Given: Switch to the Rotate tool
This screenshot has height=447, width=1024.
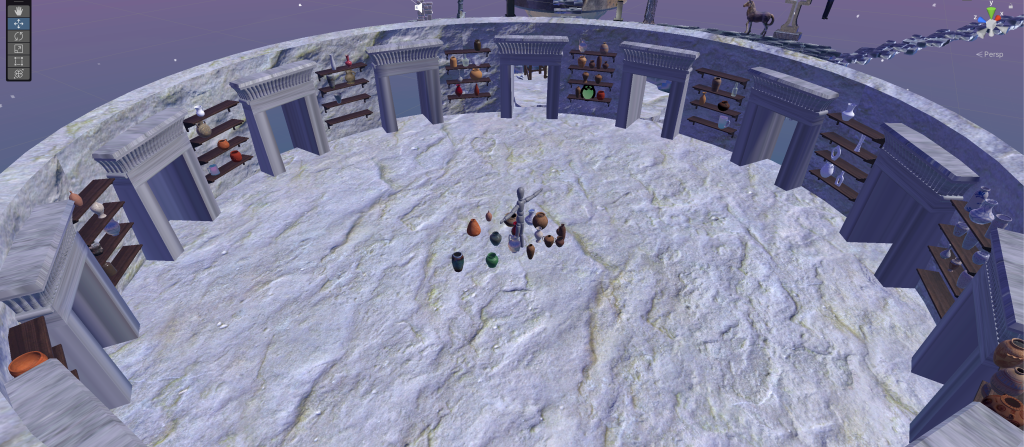Looking at the screenshot, I should pyautogui.click(x=18, y=35).
